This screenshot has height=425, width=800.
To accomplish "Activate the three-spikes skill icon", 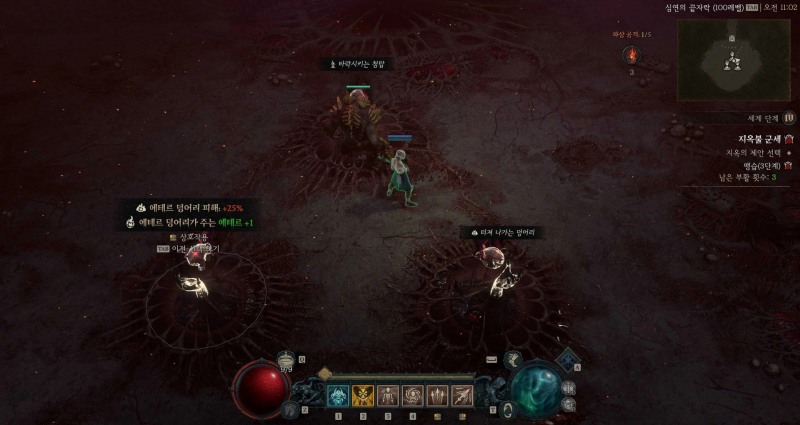I will [436, 396].
